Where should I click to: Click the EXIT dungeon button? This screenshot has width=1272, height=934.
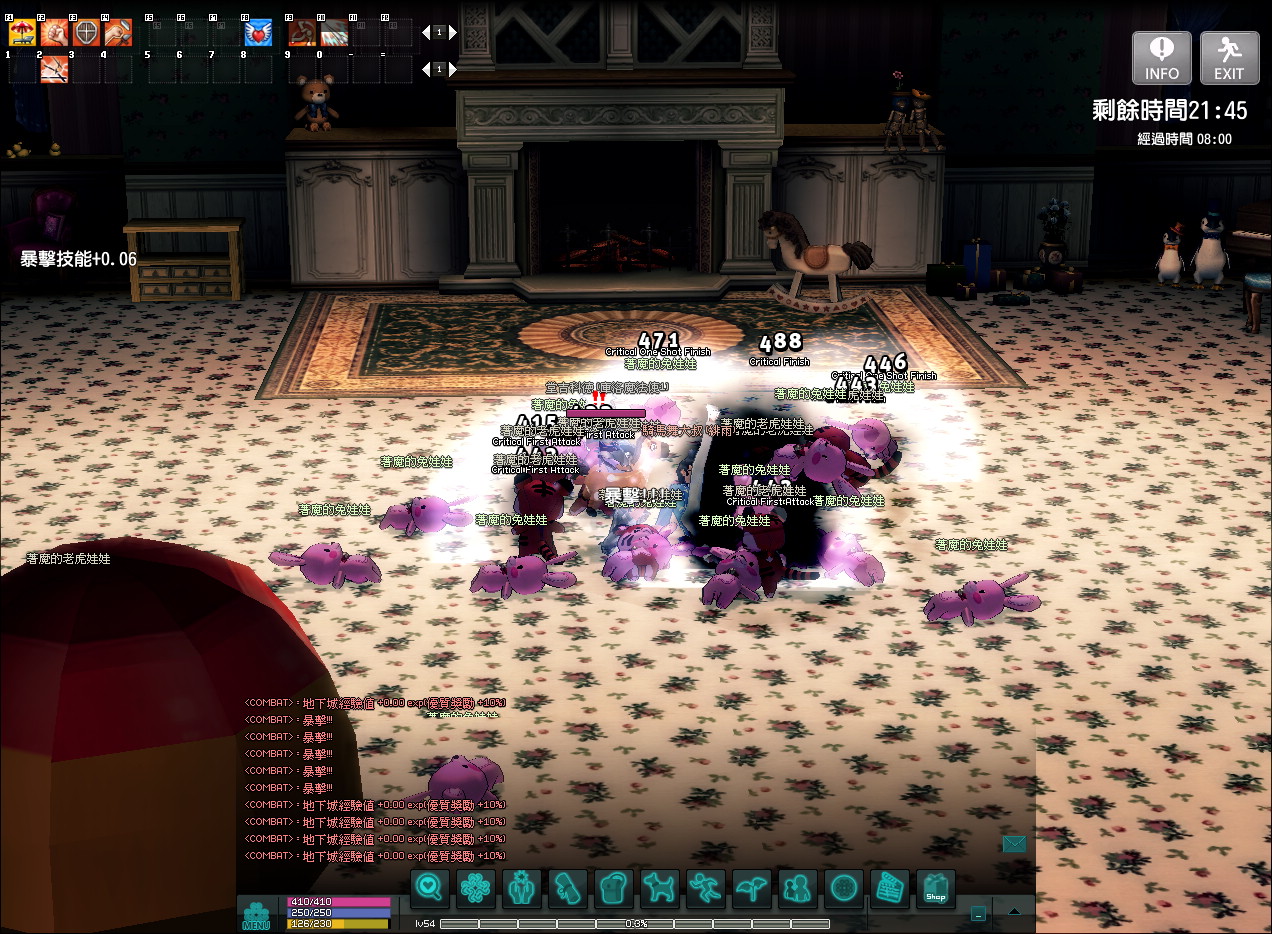(1229, 58)
